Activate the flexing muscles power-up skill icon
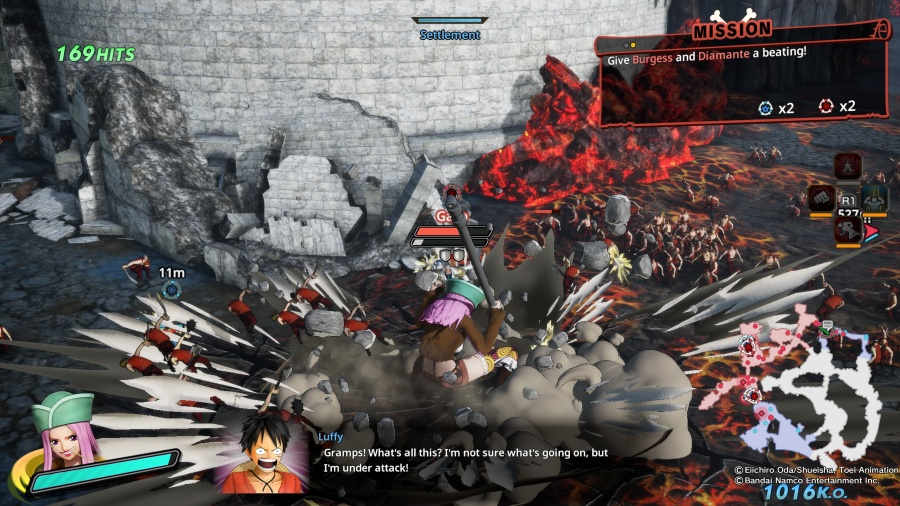 [x=876, y=197]
